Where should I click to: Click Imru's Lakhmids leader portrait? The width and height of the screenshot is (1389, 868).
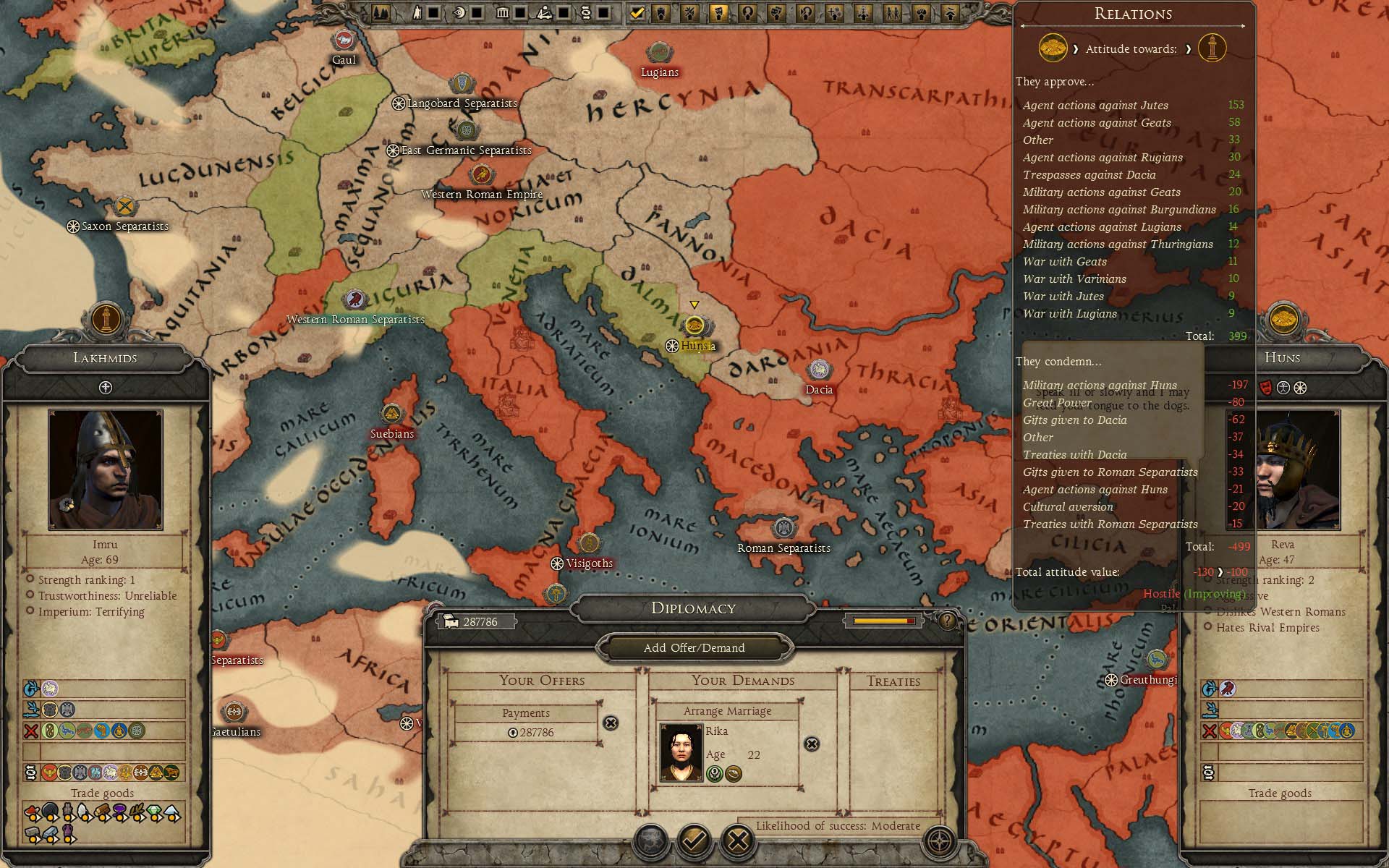(106, 469)
